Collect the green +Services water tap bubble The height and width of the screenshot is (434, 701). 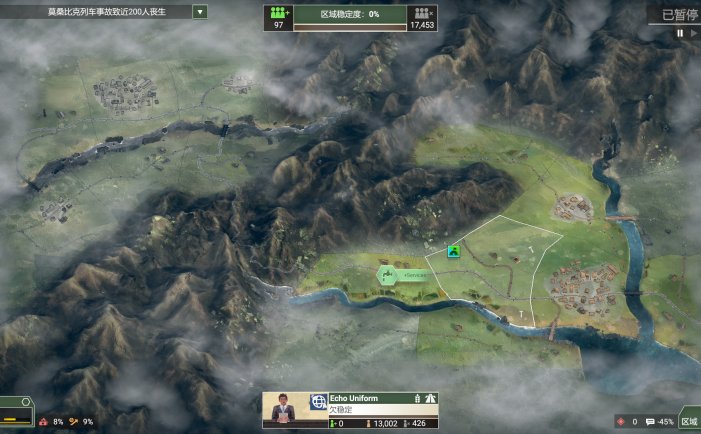(389, 275)
